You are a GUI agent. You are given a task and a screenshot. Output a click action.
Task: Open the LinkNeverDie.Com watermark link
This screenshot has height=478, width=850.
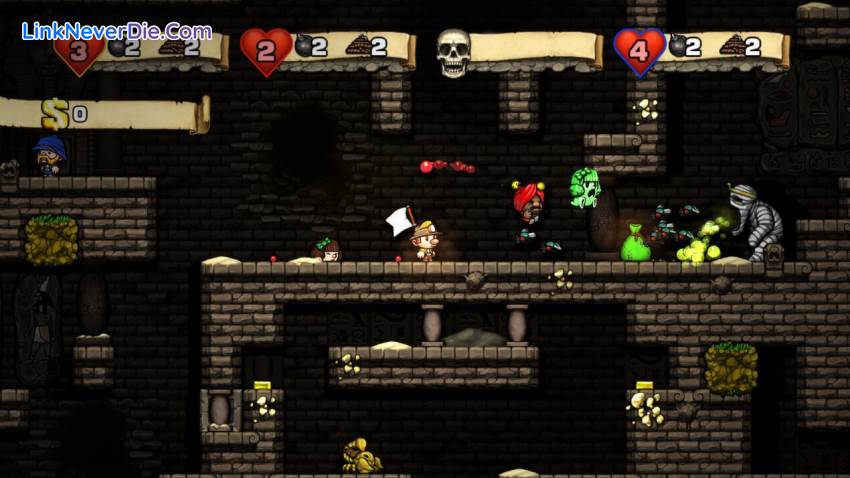click(116, 31)
